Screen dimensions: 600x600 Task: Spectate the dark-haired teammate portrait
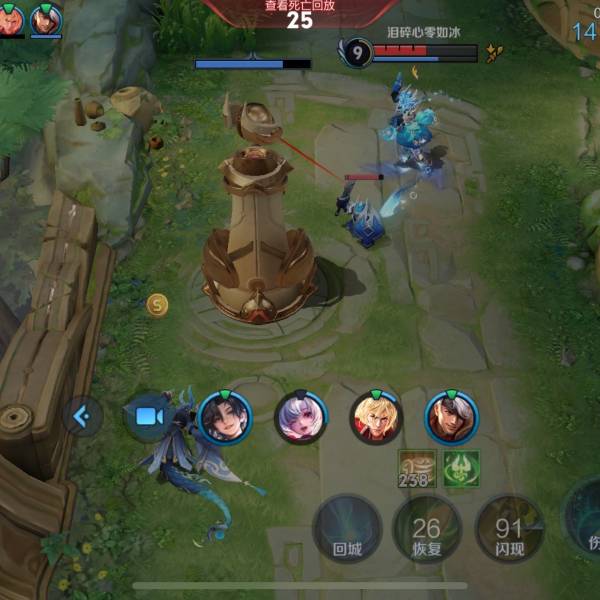pyautogui.click(x=224, y=417)
